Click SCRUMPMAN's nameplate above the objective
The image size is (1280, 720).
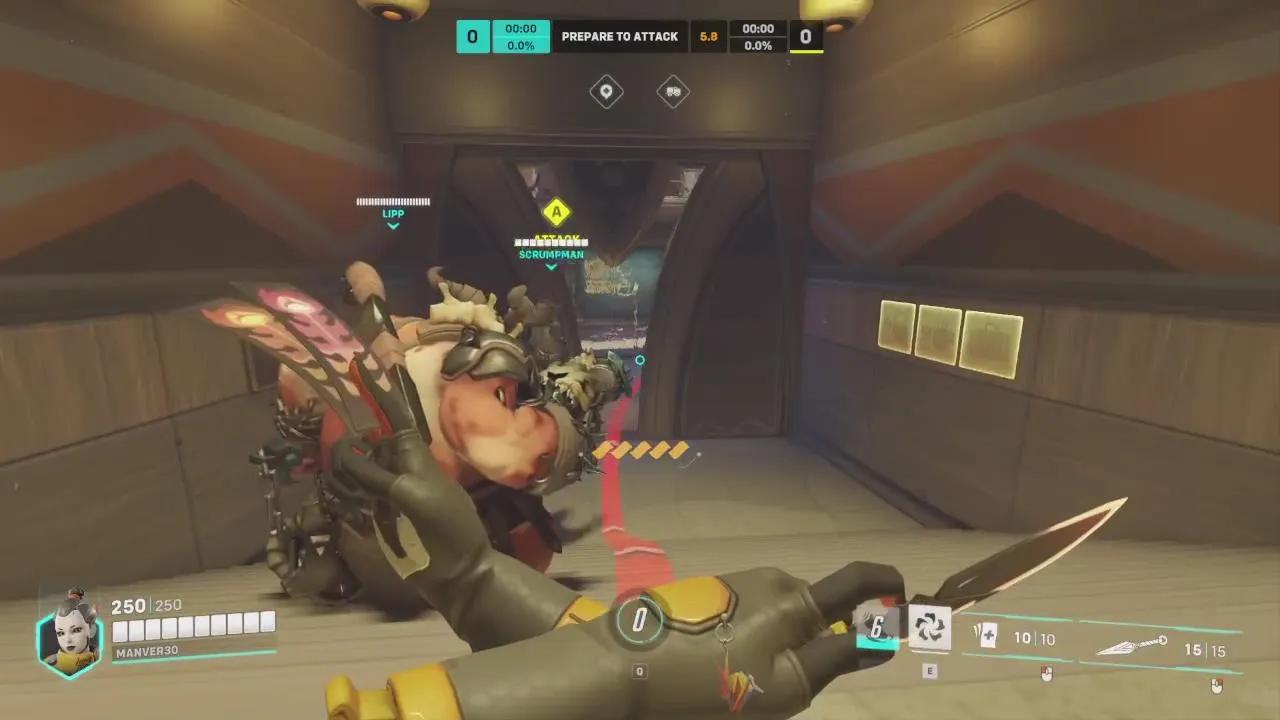(551, 254)
